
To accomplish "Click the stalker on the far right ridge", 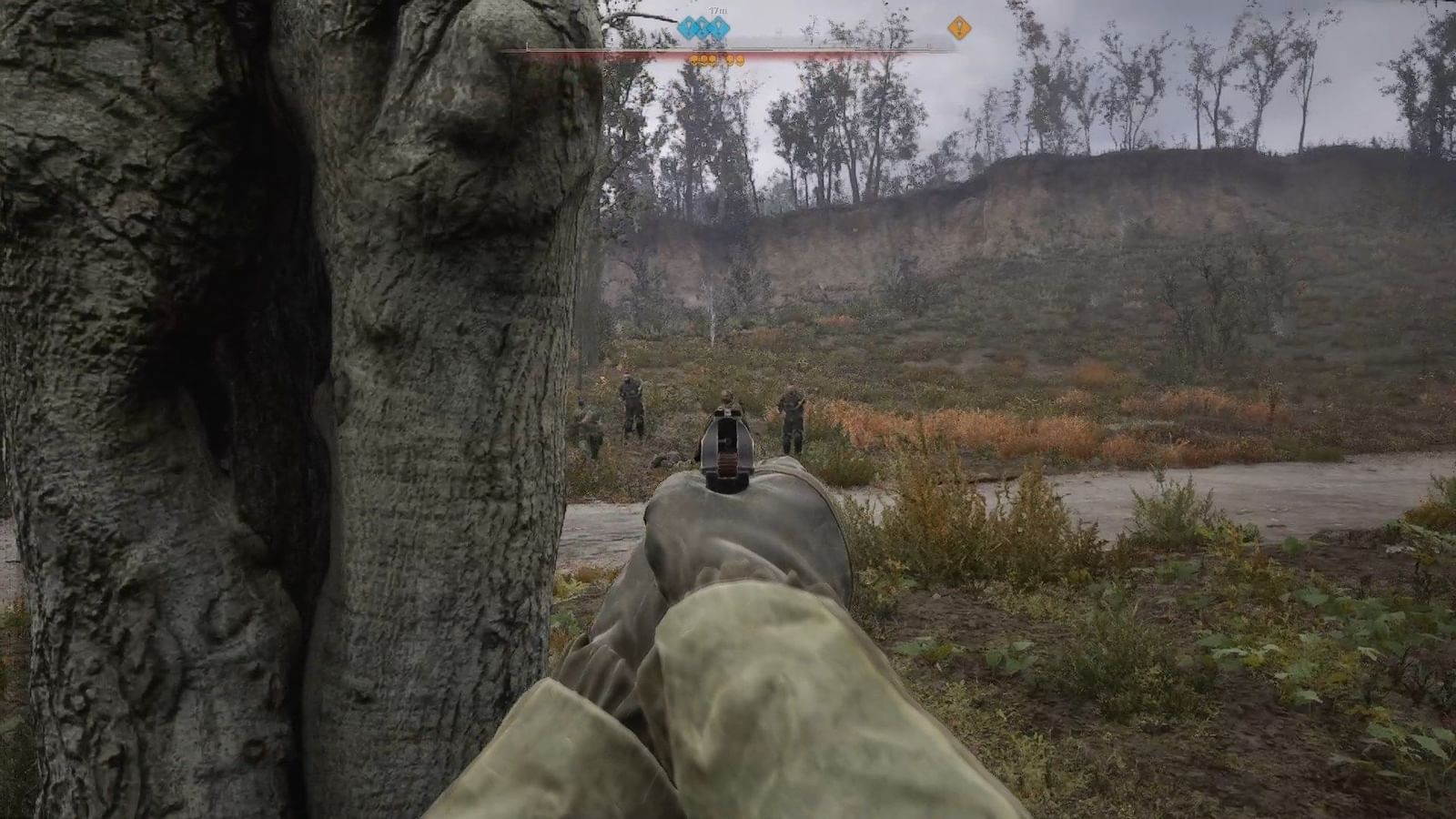I will [x=792, y=414].
